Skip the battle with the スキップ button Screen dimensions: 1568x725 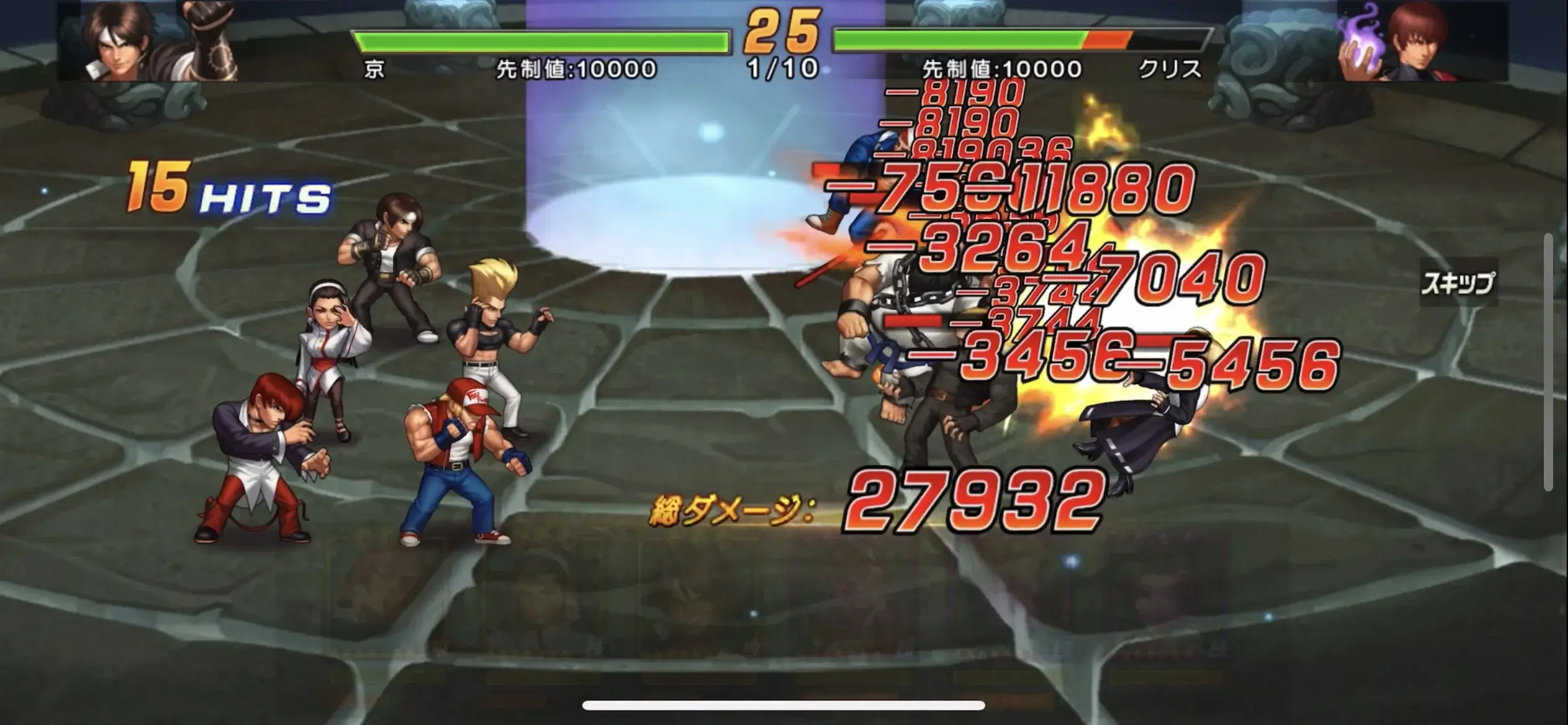[1457, 283]
